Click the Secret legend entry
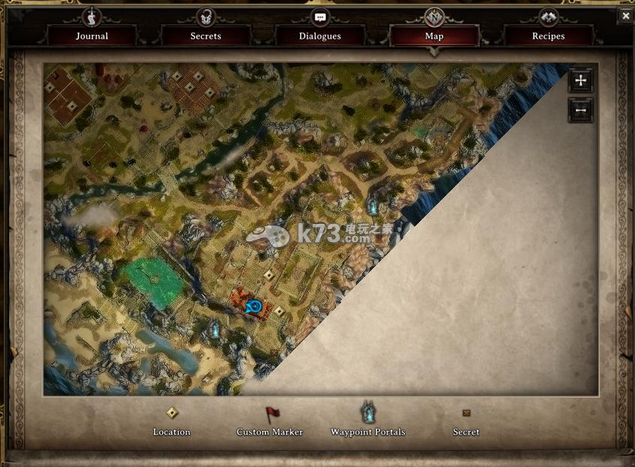Viewport: 635px width, 467px height. click(466, 420)
